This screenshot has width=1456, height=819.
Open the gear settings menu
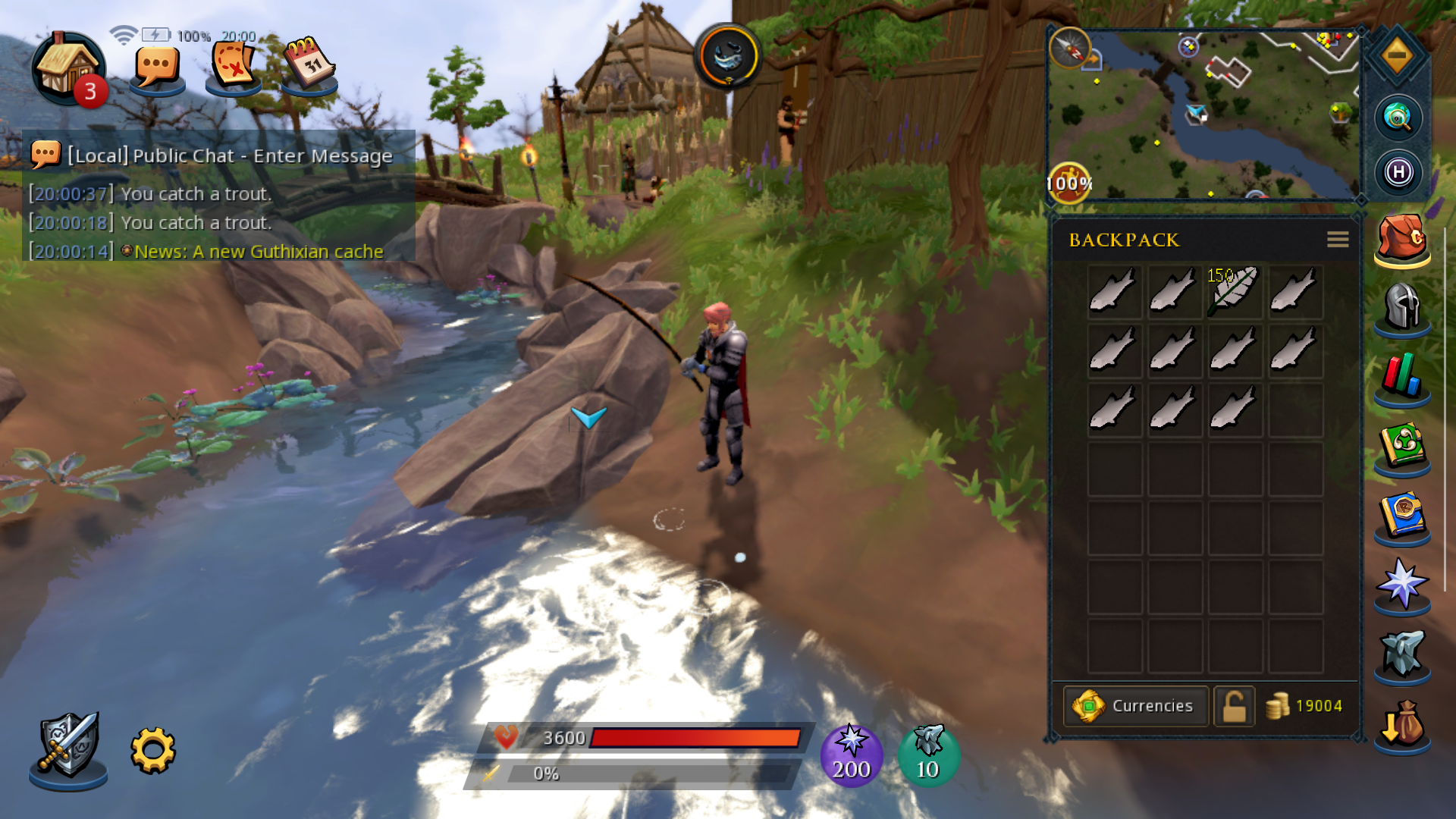point(153,751)
